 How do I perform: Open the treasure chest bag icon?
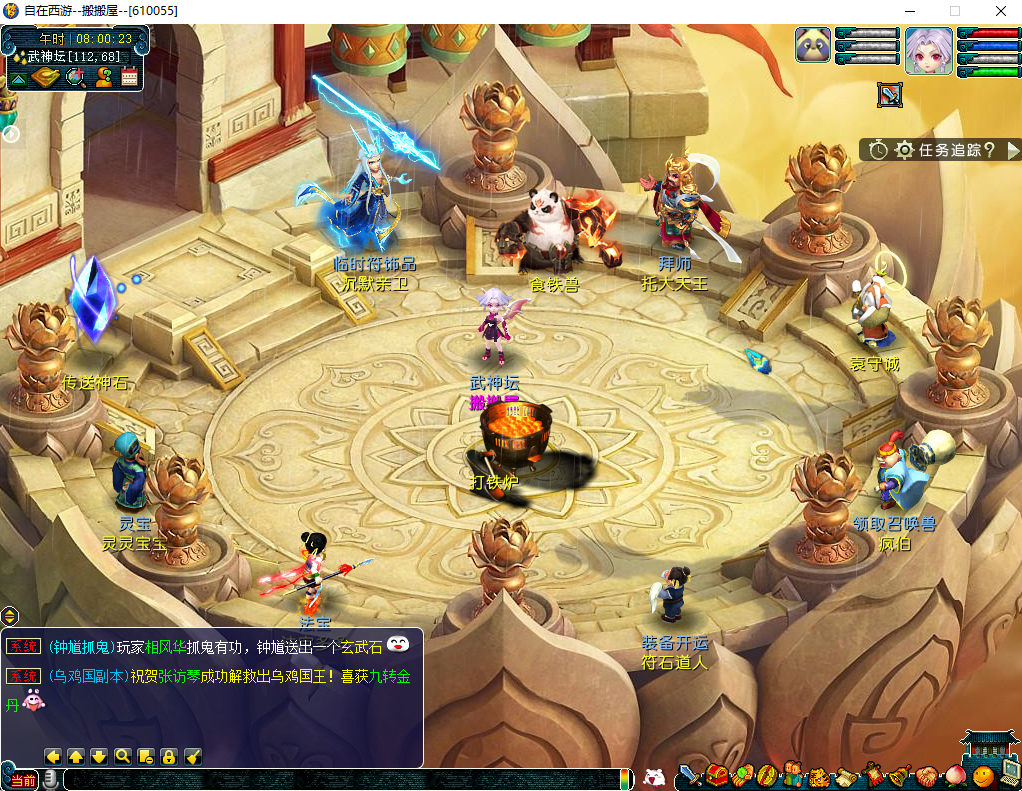[x=716, y=775]
